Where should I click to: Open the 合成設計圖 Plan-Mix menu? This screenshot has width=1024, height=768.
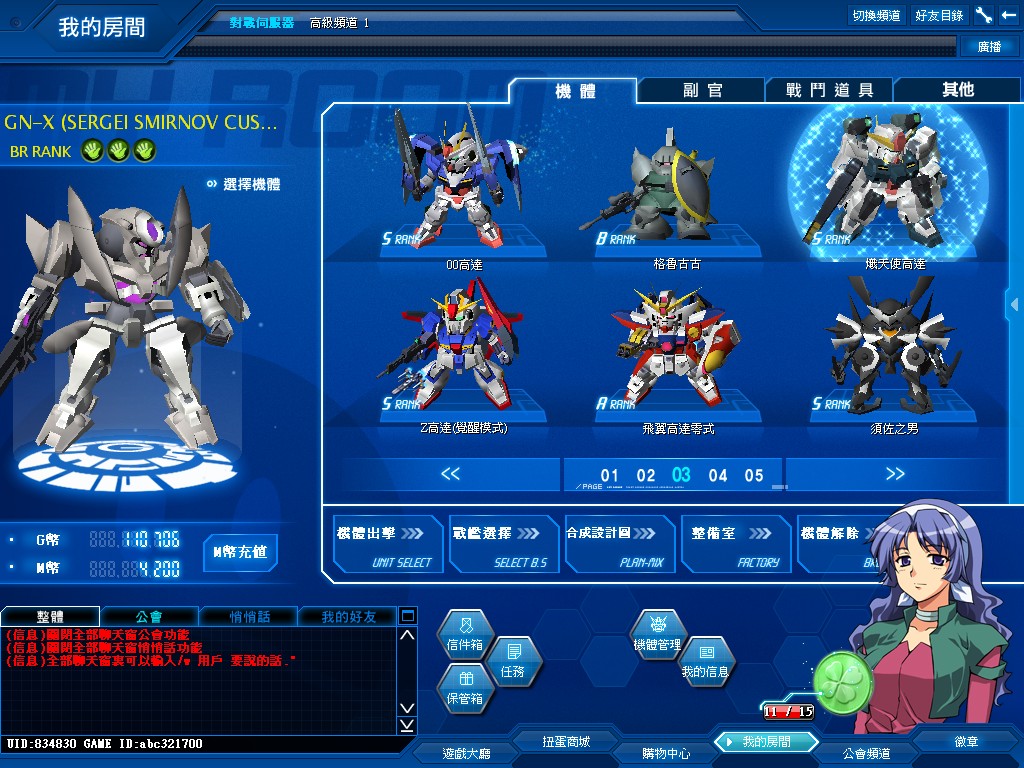tap(619, 545)
